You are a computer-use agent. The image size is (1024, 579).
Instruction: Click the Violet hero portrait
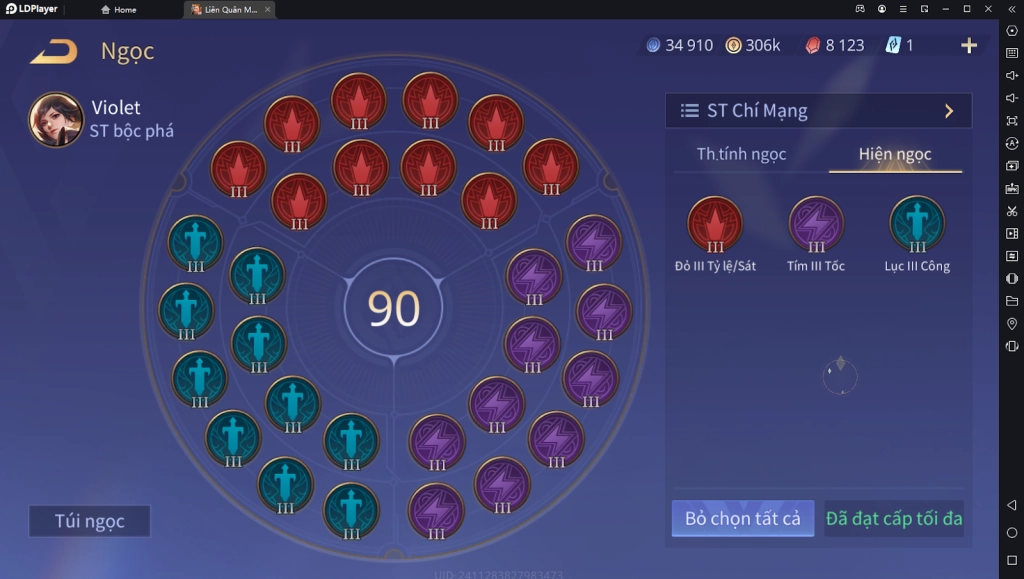(x=56, y=120)
